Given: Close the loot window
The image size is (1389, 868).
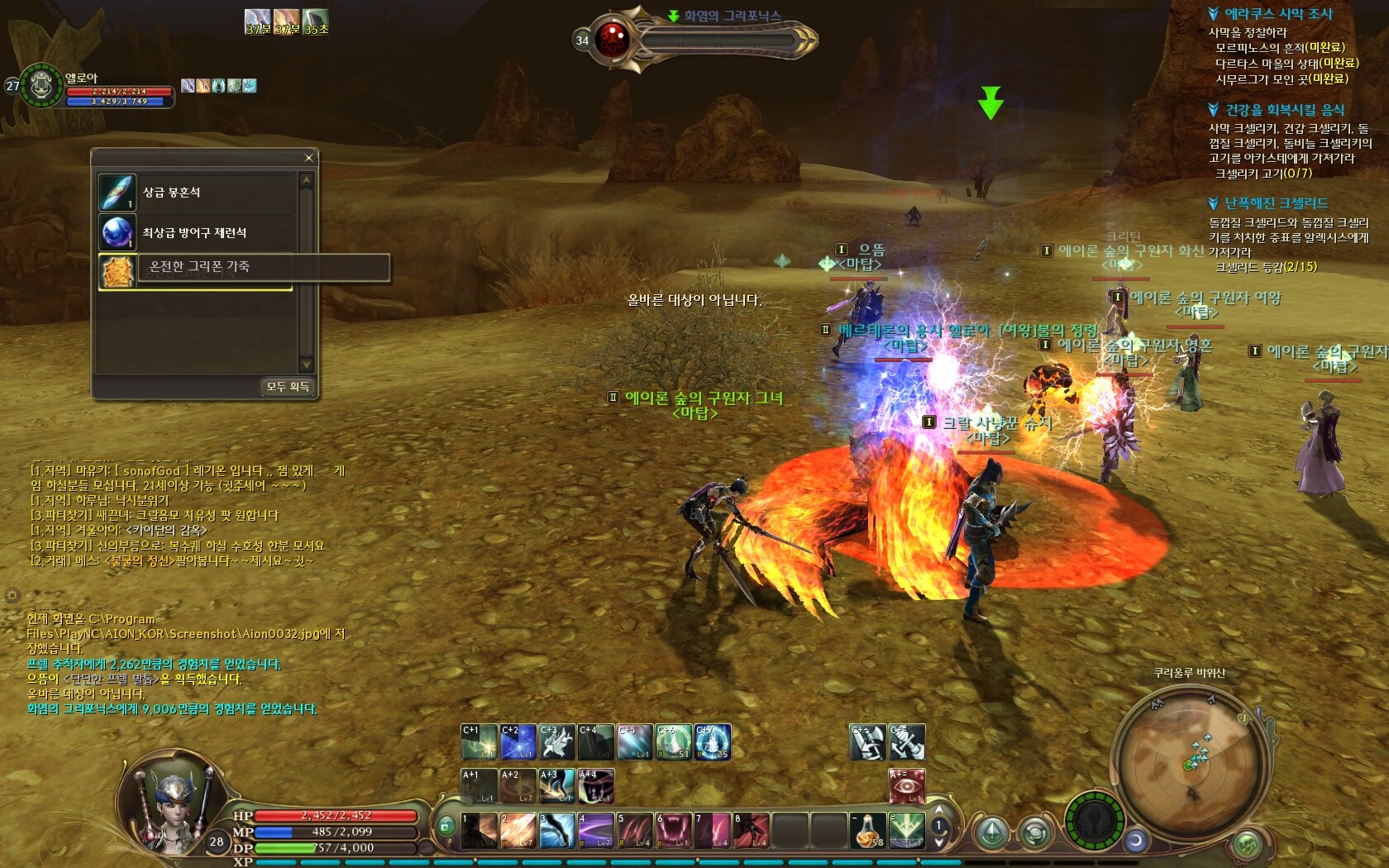Looking at the screenshot, I should 308,158.
